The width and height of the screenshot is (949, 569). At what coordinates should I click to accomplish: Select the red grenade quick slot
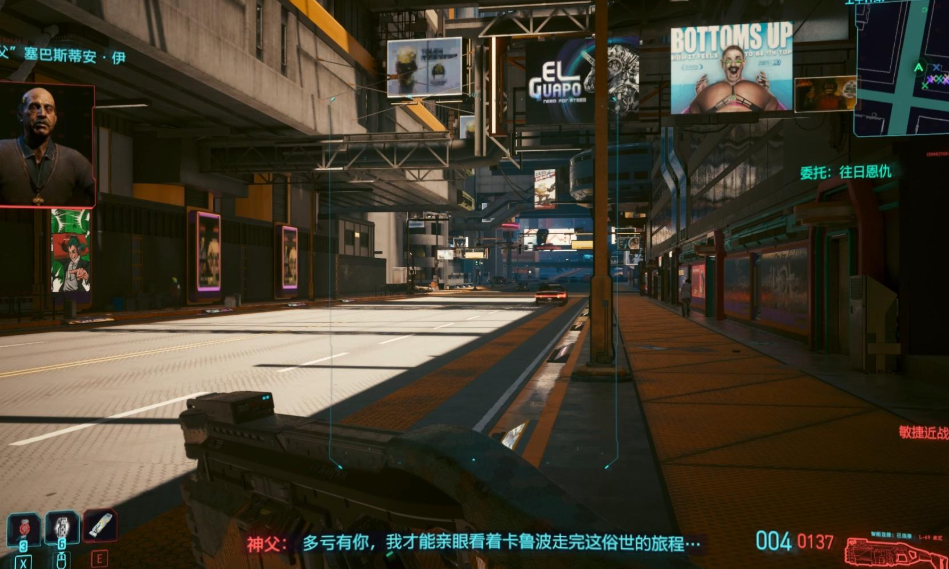click(23, 527)
